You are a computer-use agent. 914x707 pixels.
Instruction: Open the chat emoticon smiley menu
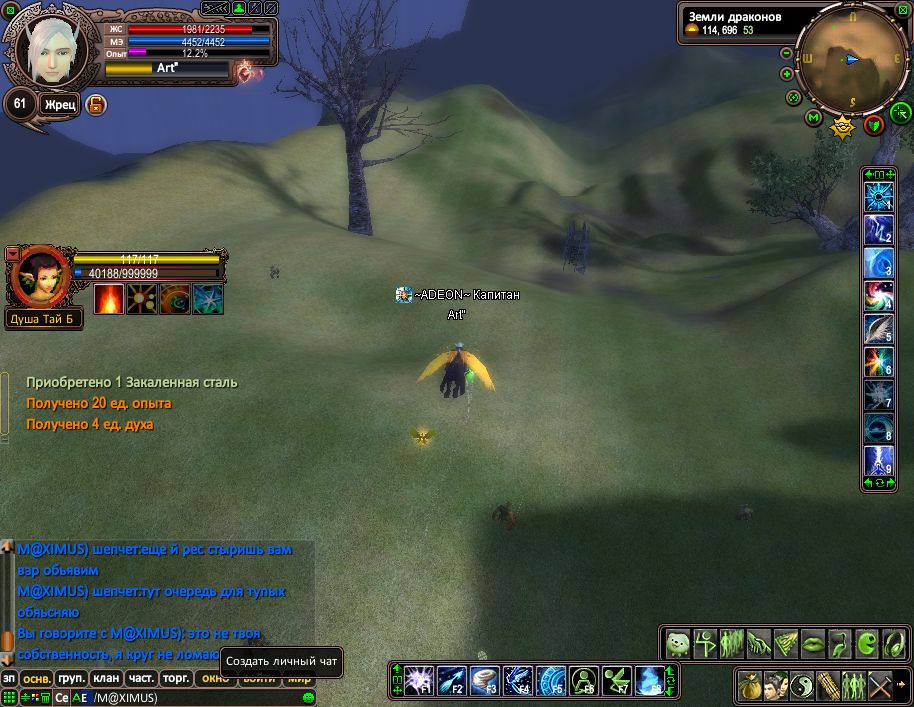308,697
